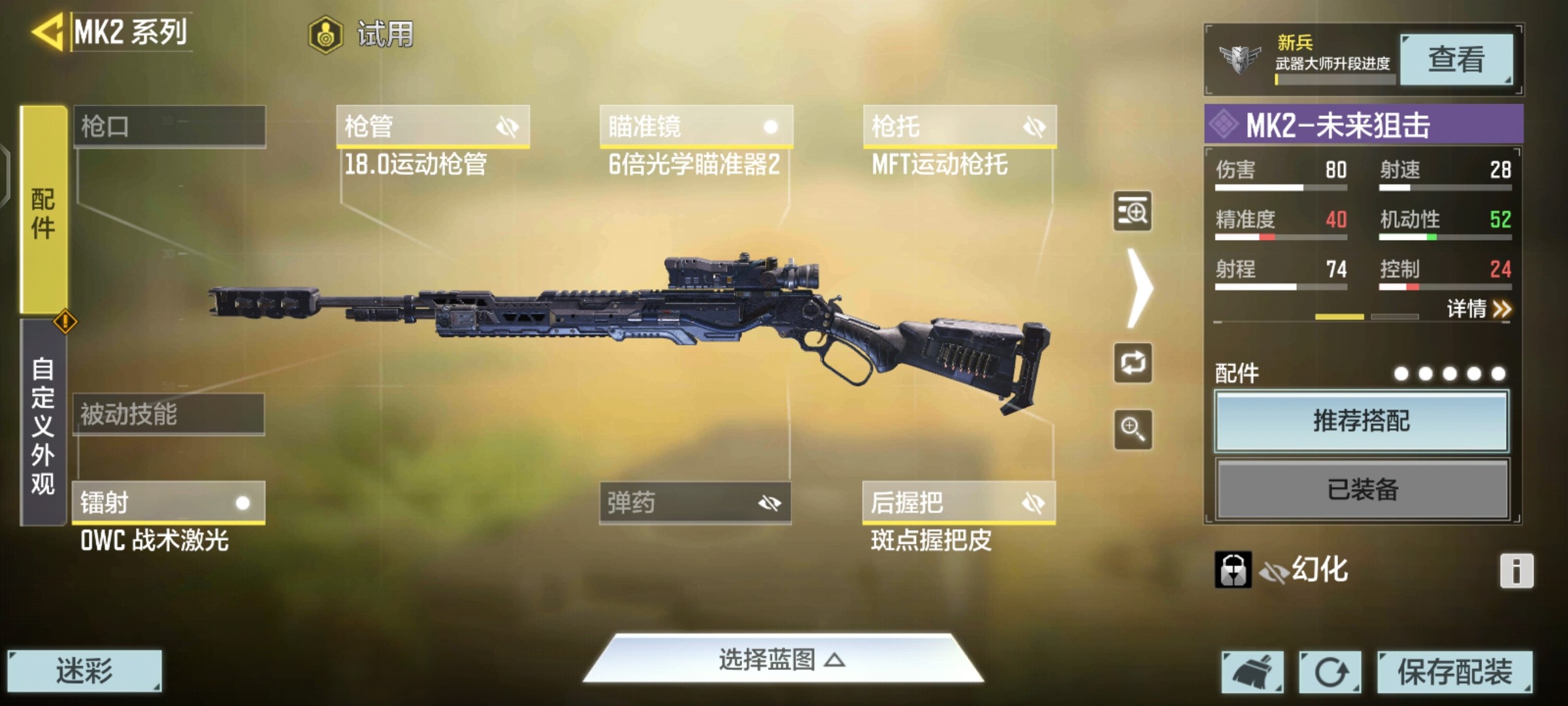Open the 枪托 stock slot

point(959,126)
